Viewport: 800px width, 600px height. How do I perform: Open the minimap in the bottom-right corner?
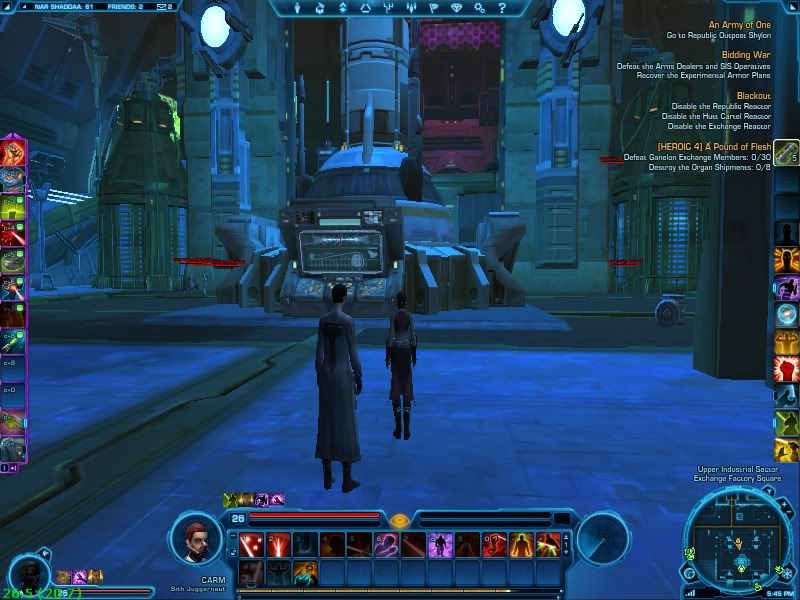point(738,542)
